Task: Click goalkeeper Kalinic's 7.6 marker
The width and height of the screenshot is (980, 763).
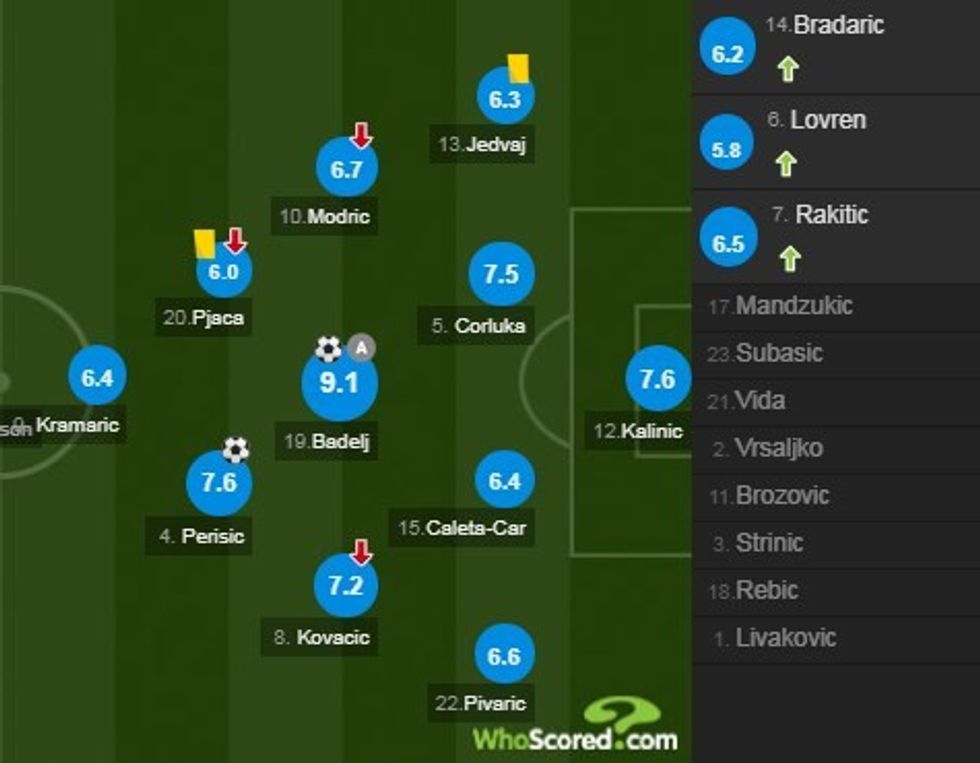Action: pos(657,380)
